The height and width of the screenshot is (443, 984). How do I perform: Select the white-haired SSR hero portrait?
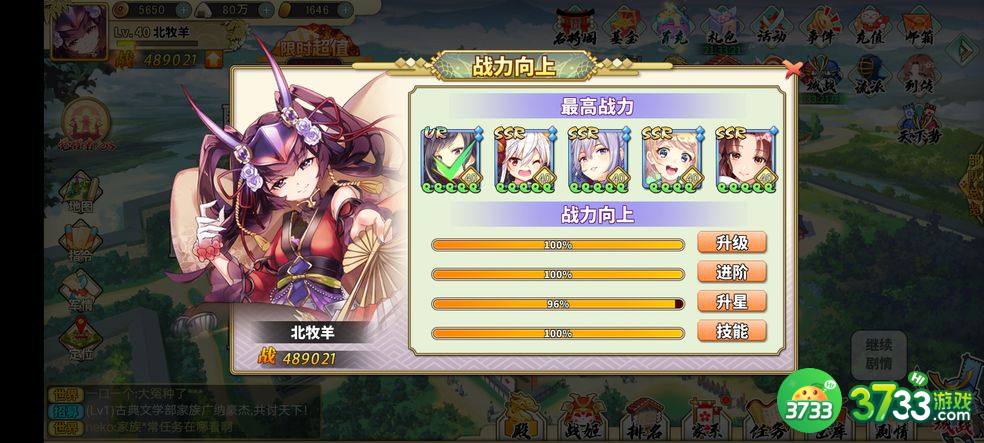pyautogui.click(x=526, y=159)
